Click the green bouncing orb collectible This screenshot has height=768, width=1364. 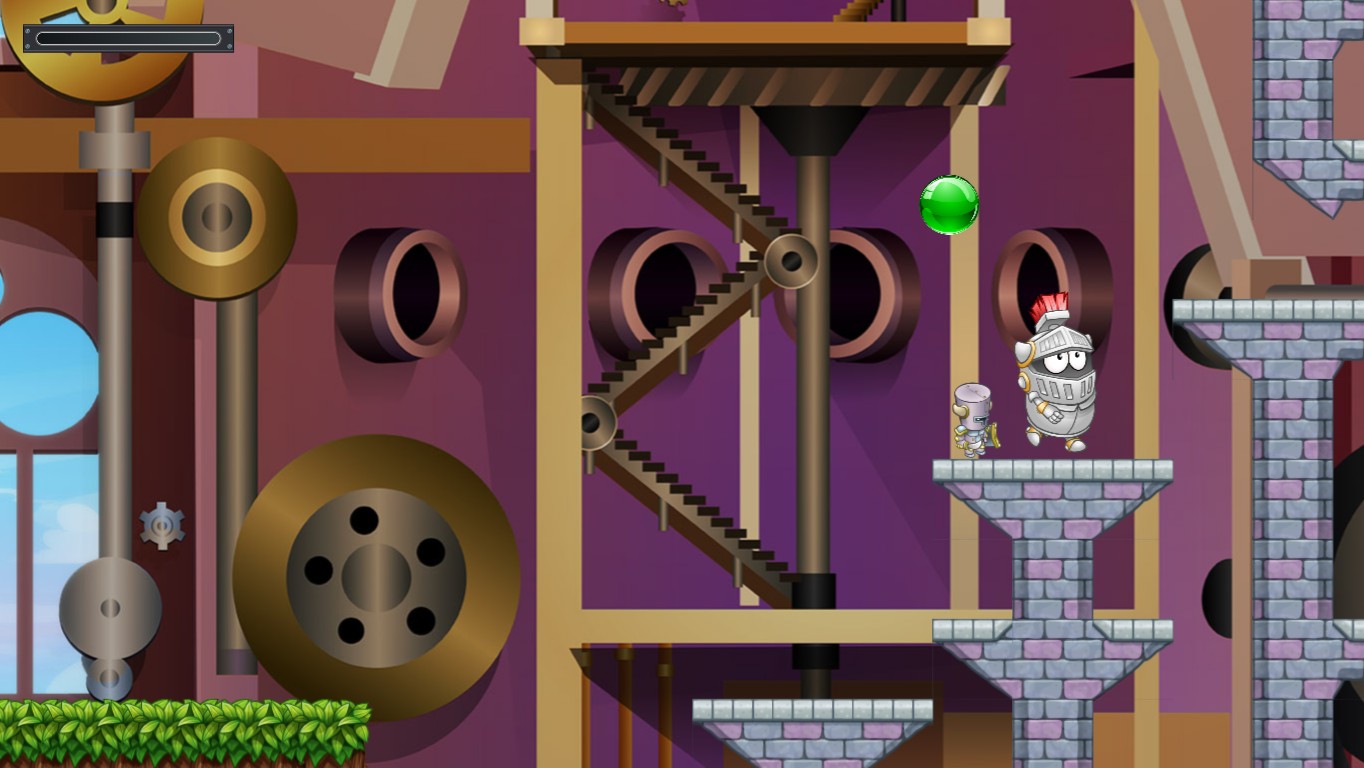click(x=948, y=205)
